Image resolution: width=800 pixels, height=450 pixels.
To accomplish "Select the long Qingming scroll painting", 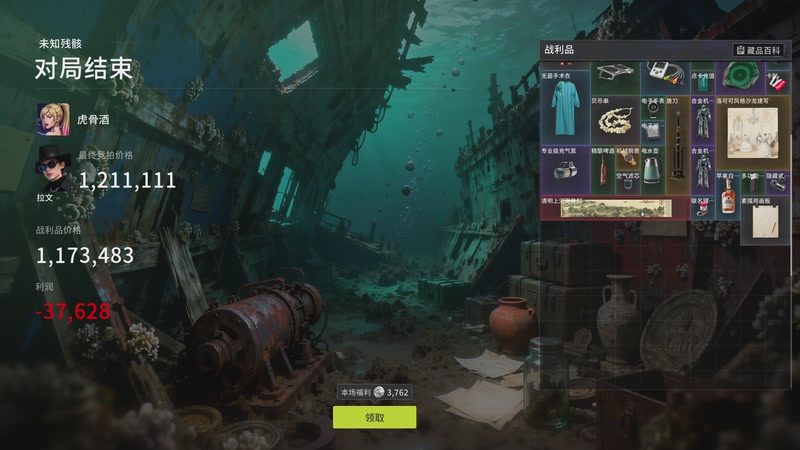I will point(613,208).
